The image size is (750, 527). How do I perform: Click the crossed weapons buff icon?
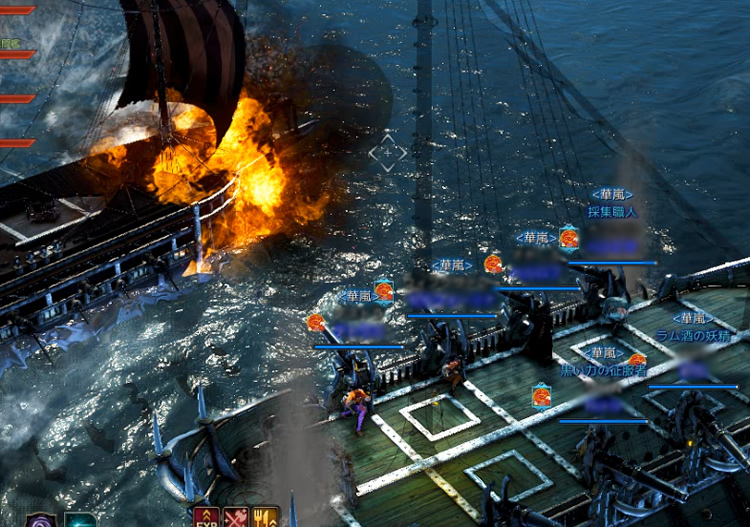coord(236,518)
